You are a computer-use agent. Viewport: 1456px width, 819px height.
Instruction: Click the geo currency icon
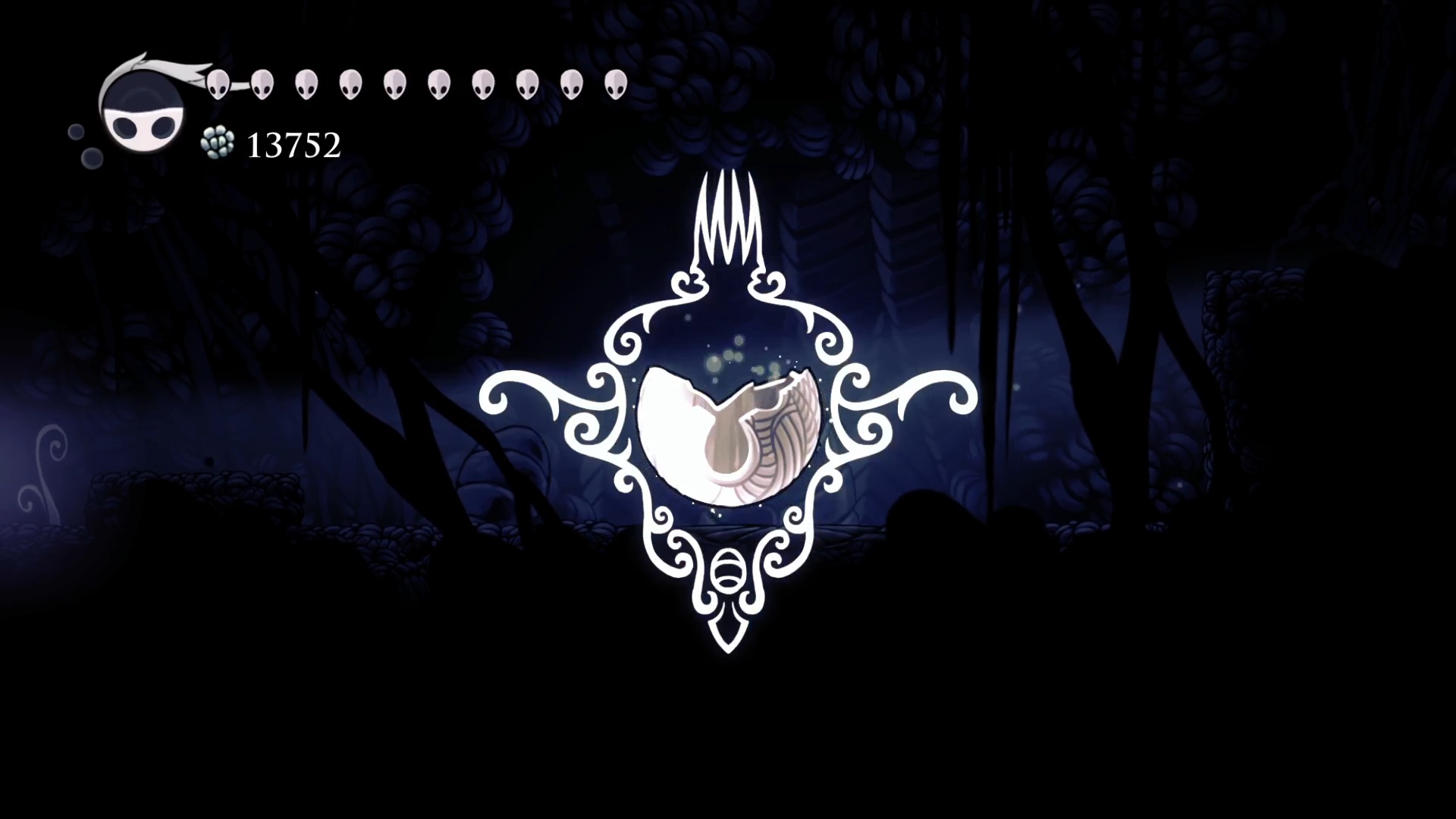[x=218, y=143]
